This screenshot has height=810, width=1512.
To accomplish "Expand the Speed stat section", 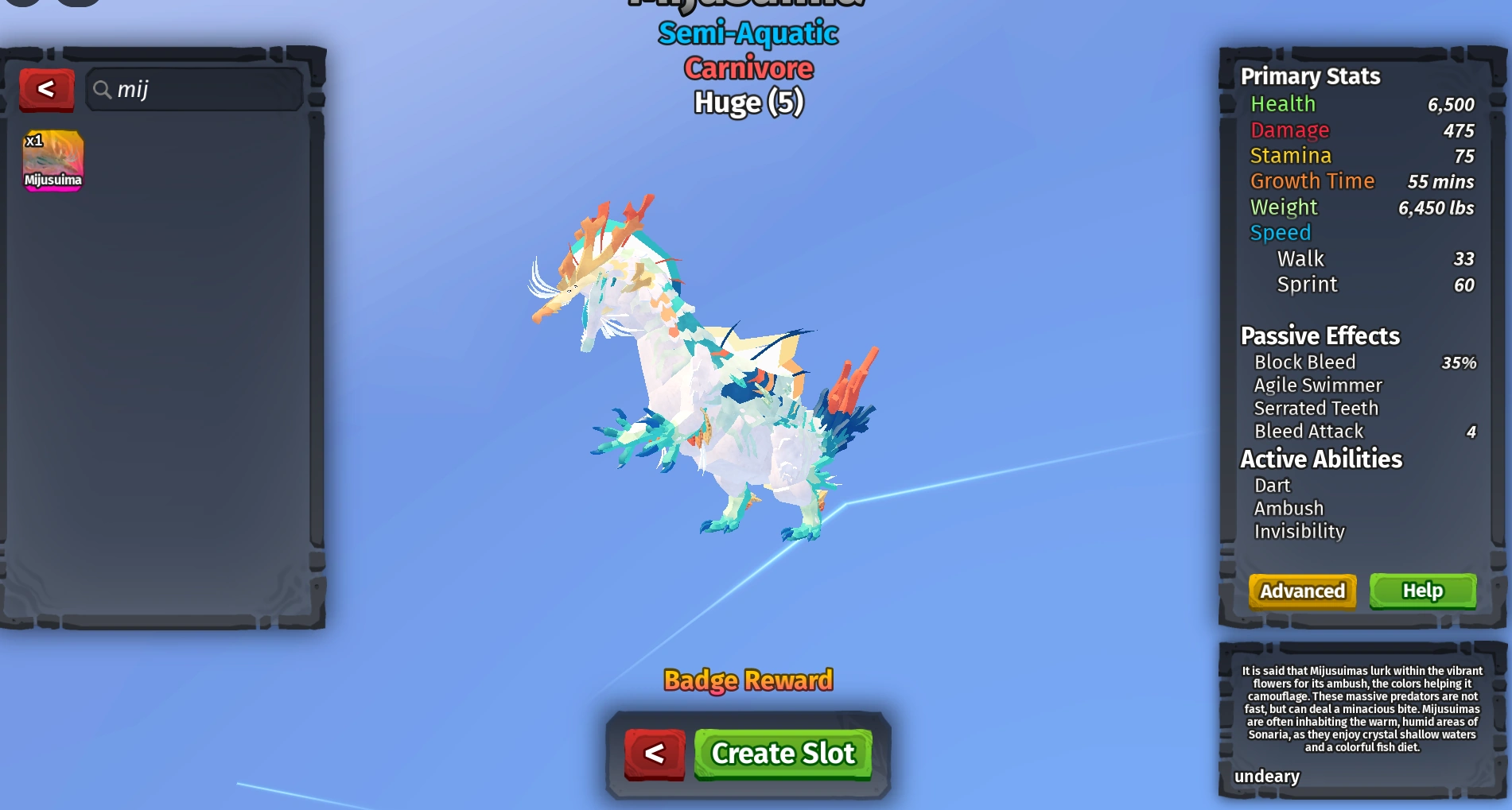I will (x=1281, y=232).
